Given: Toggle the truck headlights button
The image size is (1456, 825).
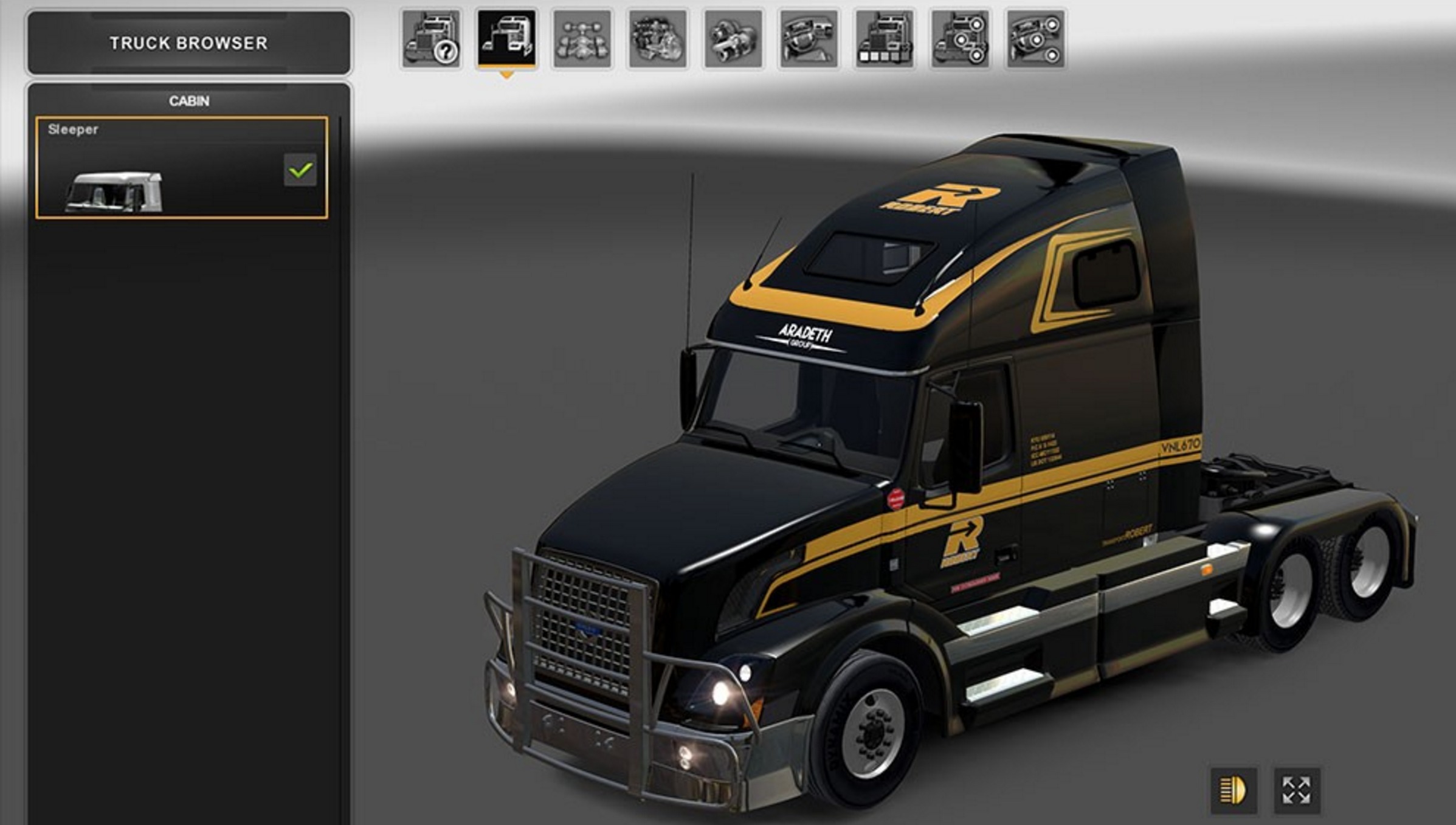Looking at the screenshot, I should coord(1233,790).
